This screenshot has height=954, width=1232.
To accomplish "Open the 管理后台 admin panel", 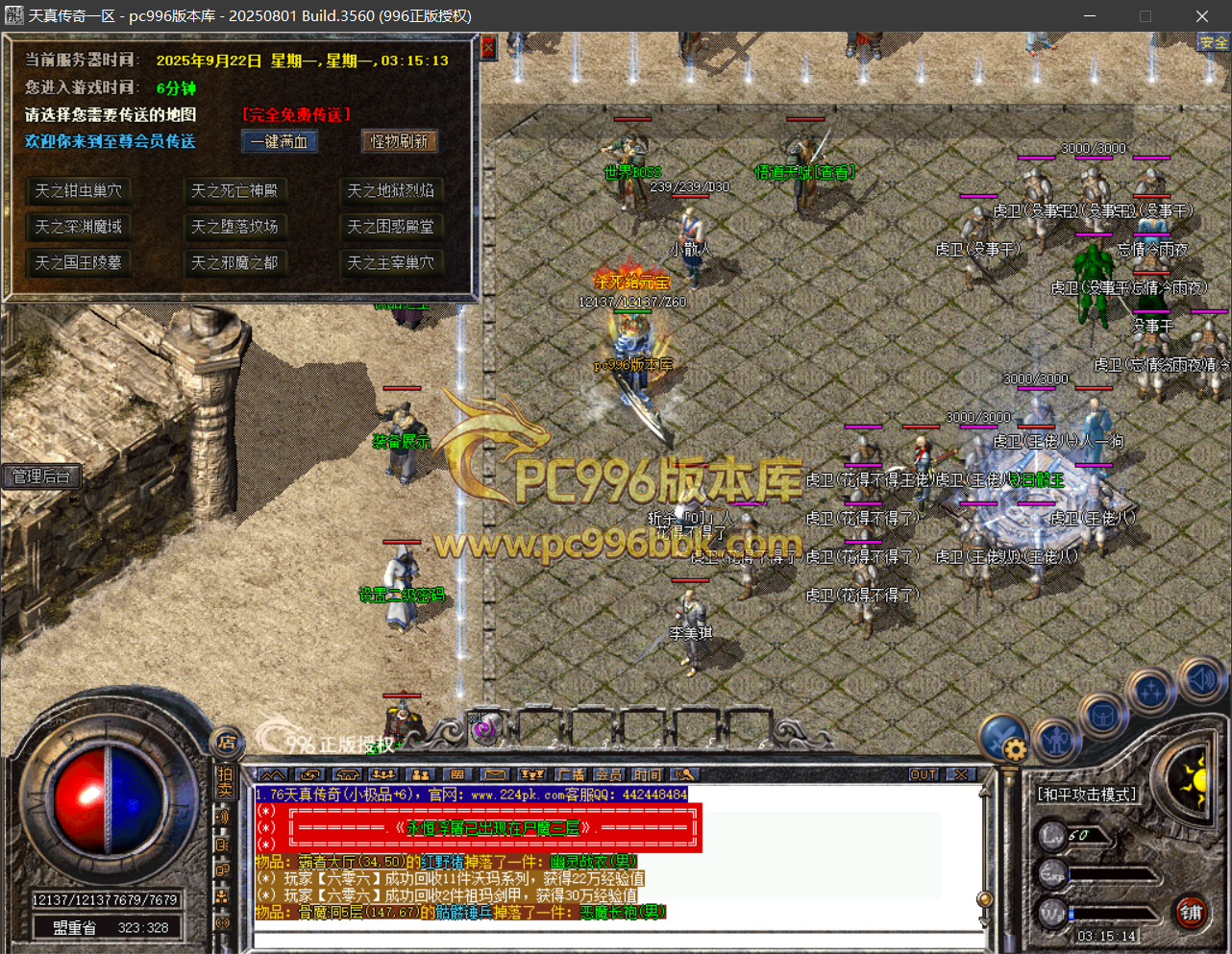I will coord(40,476).
